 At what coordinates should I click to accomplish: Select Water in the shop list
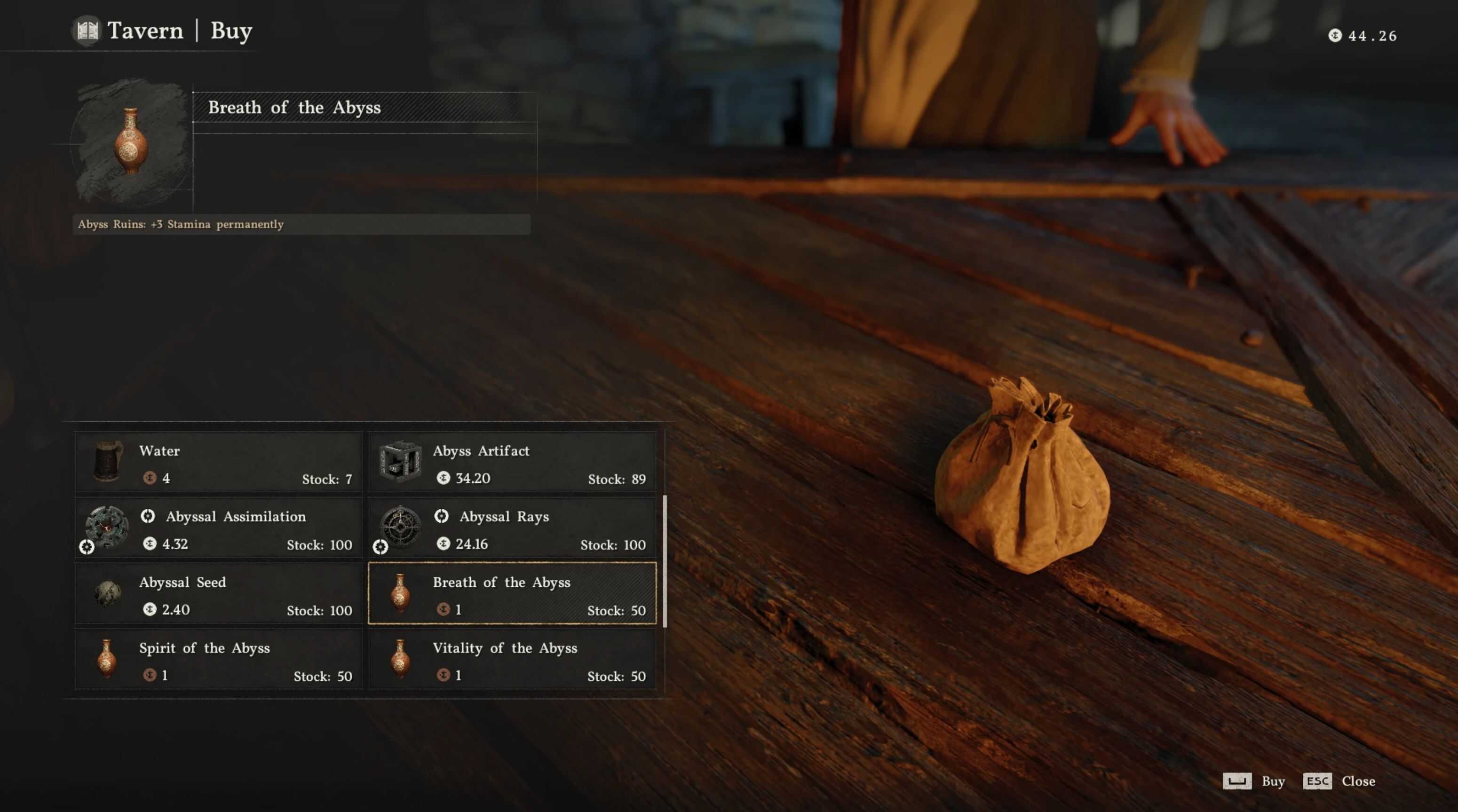click(219, 462)
